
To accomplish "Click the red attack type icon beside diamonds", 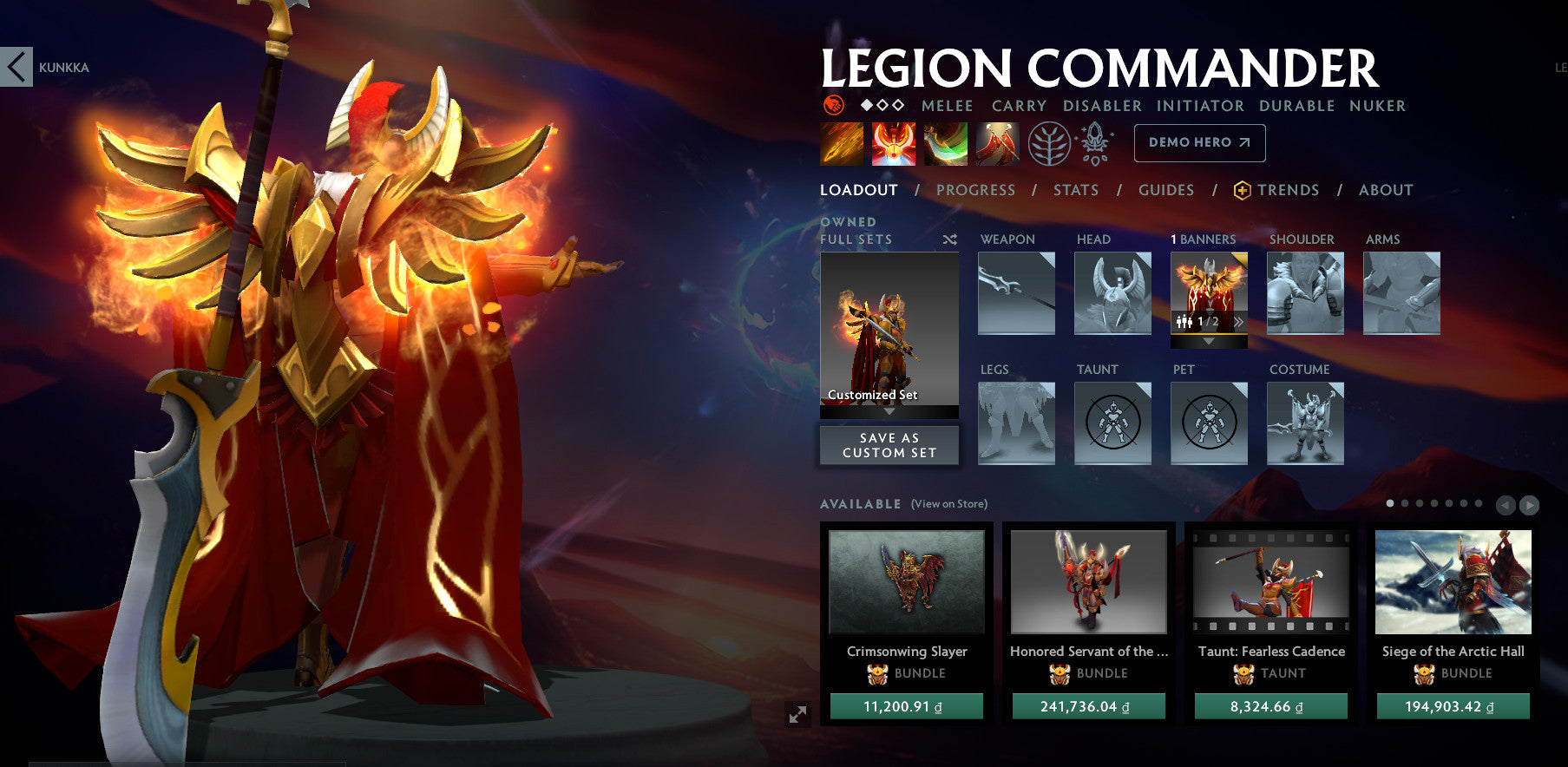I will click(x=832, y=106).
